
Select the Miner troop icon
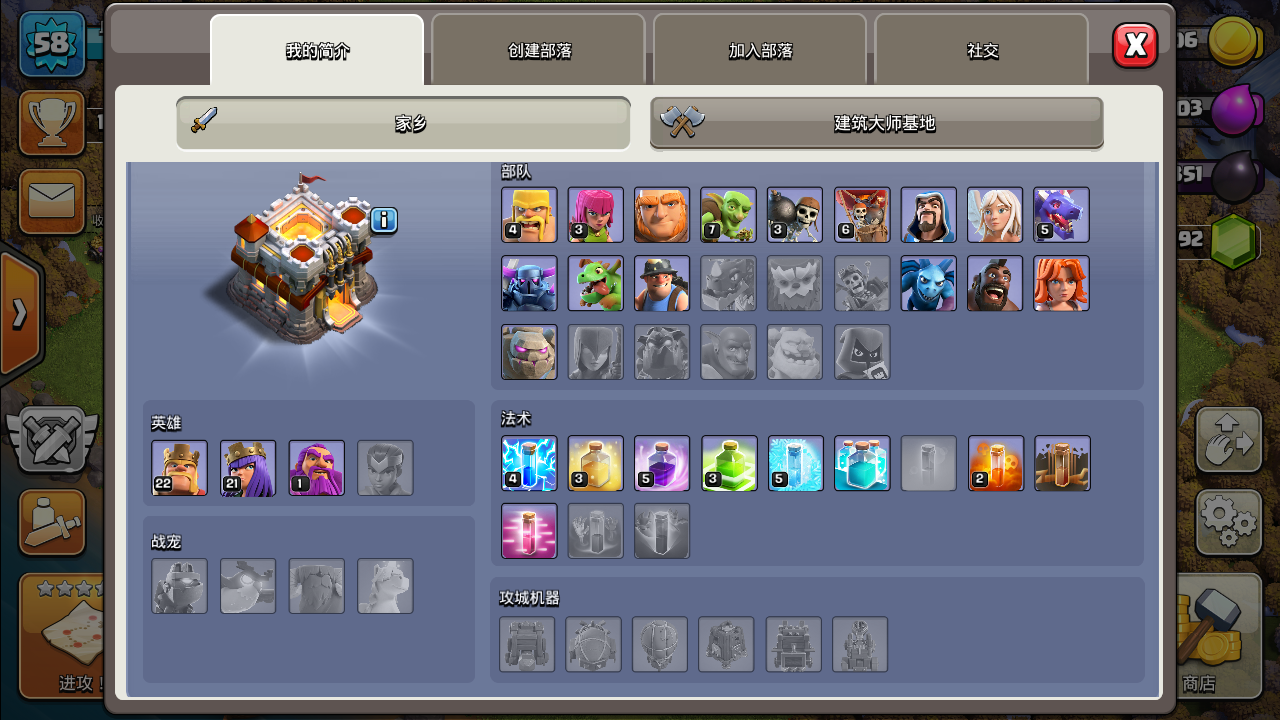(x=662, y=283)
